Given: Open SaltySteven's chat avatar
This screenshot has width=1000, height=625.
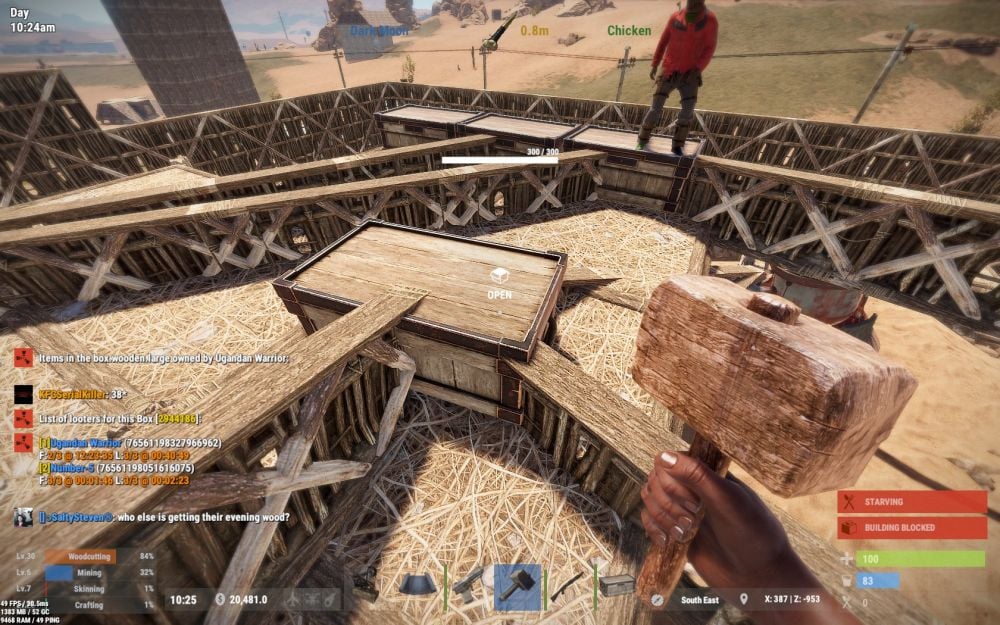Looking at the screenshot, I should [23, 516].
